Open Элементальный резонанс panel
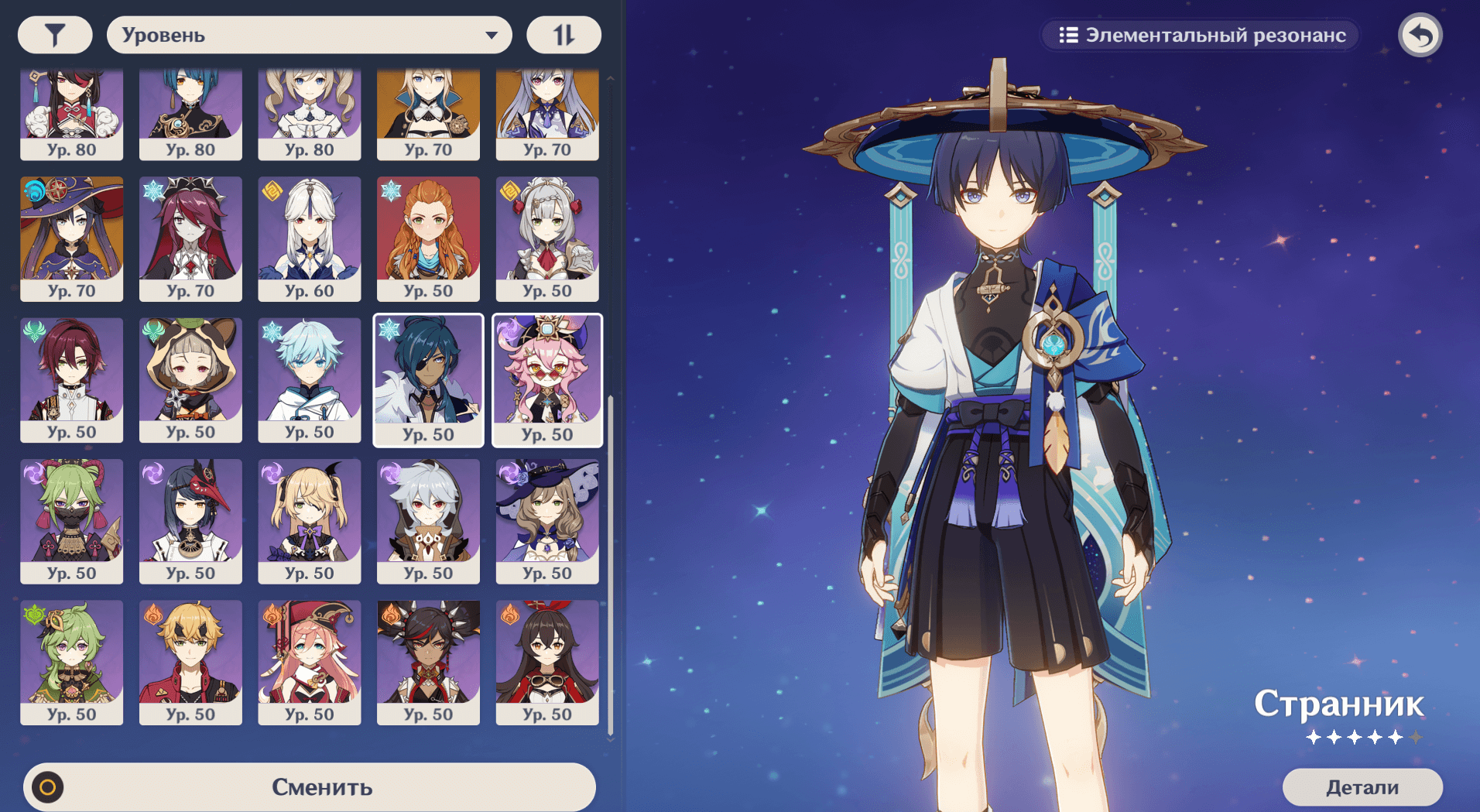Screen dimensions: 1480x812 (1201, 35)
